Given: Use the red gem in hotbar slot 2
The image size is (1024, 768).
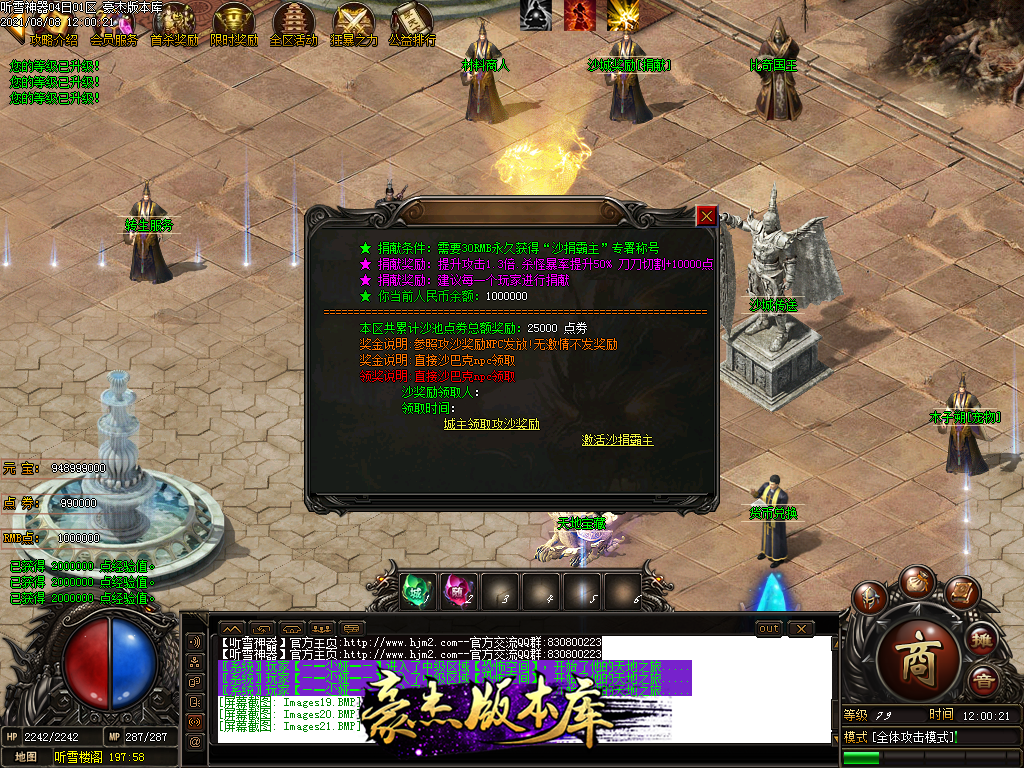Looking at the screenshot, I should coord(459,591).
